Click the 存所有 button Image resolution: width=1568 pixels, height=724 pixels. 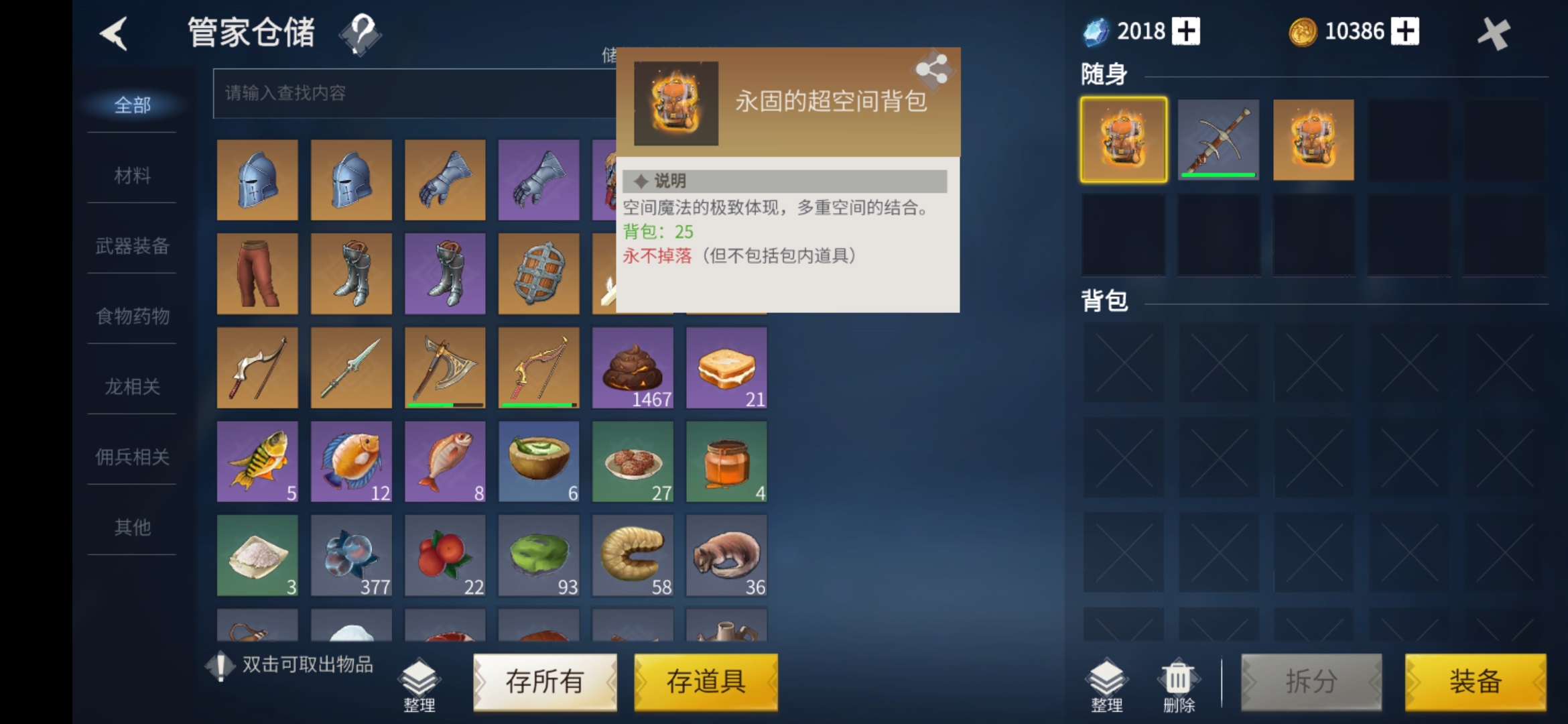coord(545,682)
